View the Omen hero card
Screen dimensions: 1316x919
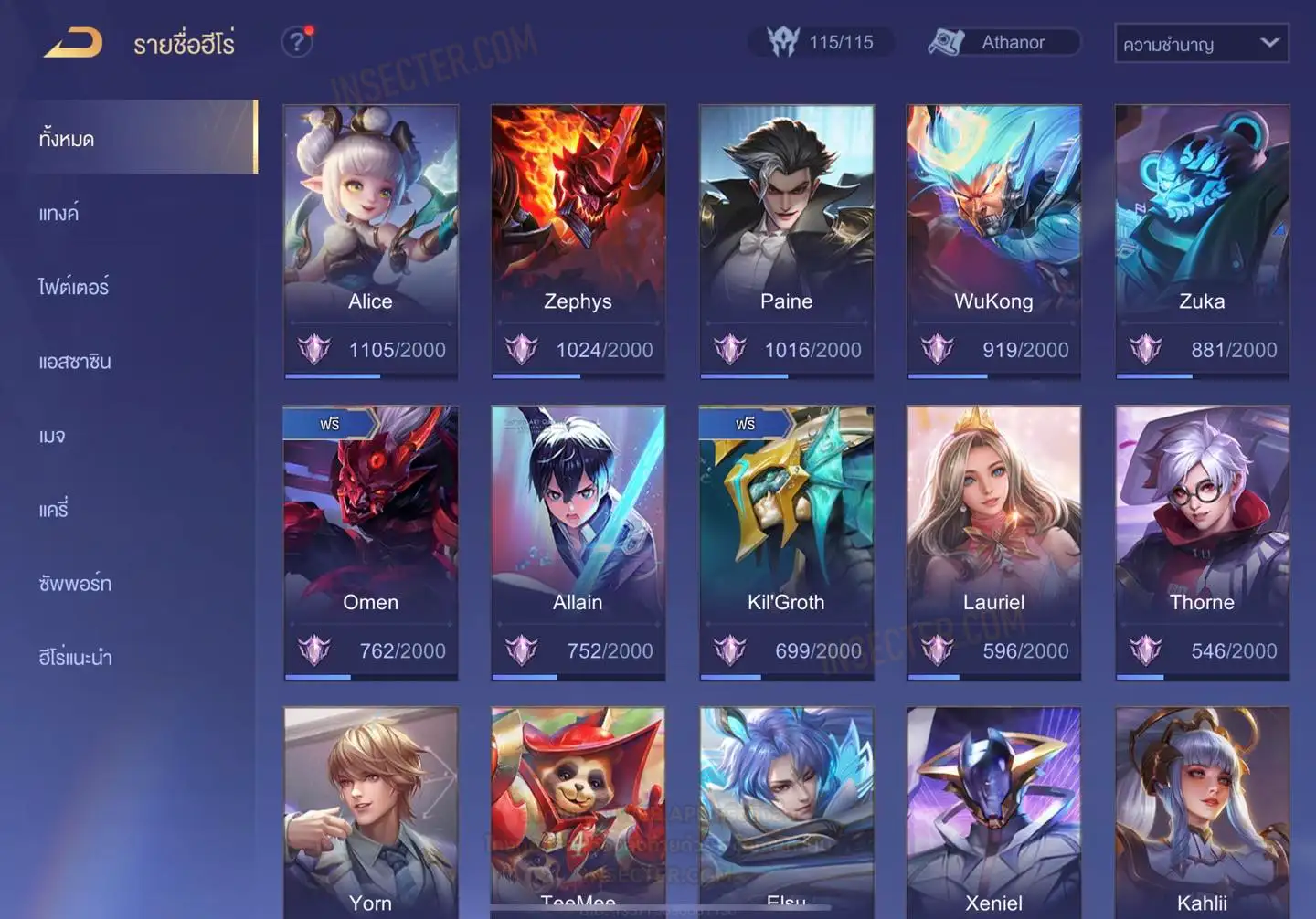(x=370, y=541)
